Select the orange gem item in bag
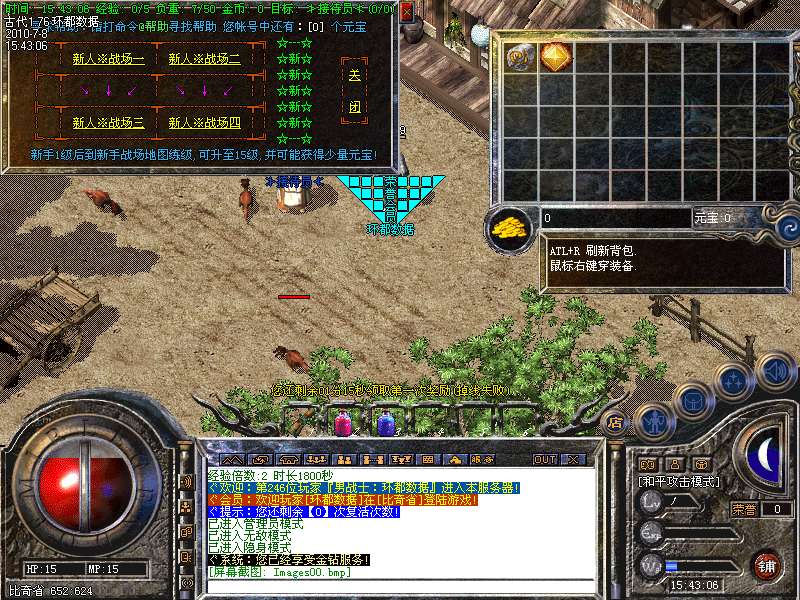This screenshot has height=600, width=800. [x=555, y=56]
